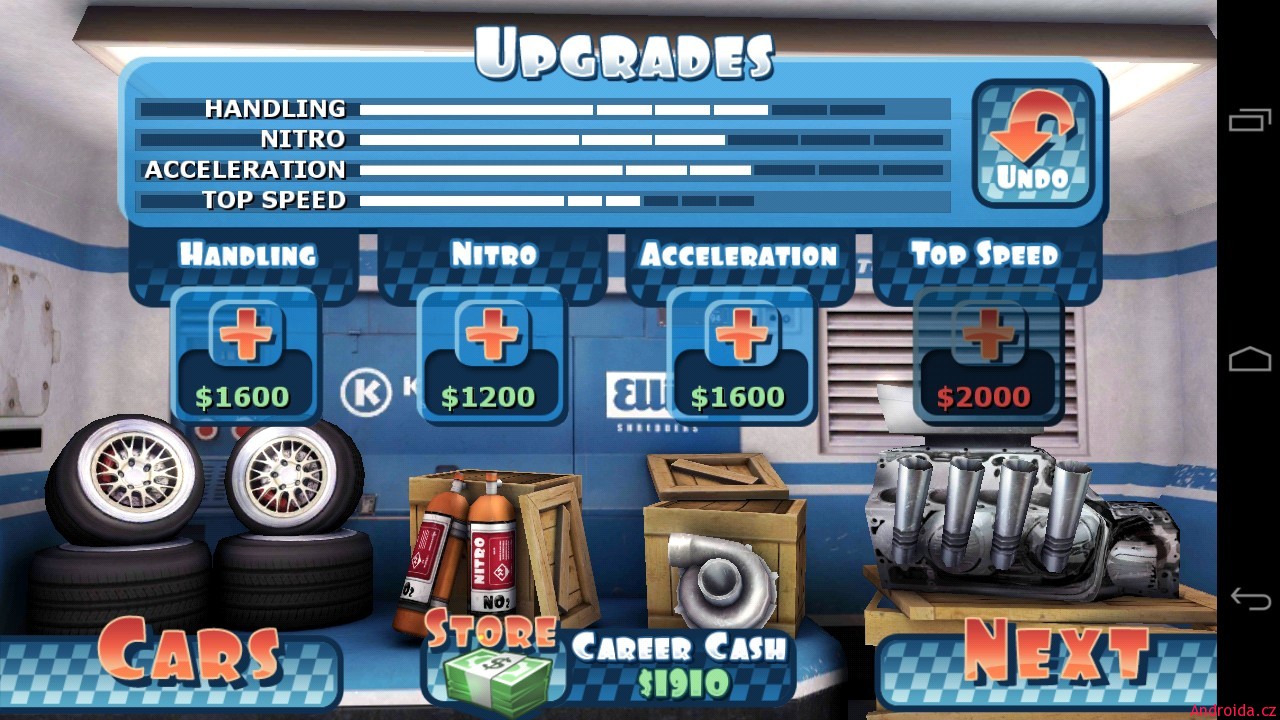Image resolution: width=1280 pixels, height=720 pixels.
Task: Undo the last upgrade
Action: pos(1033,143)
